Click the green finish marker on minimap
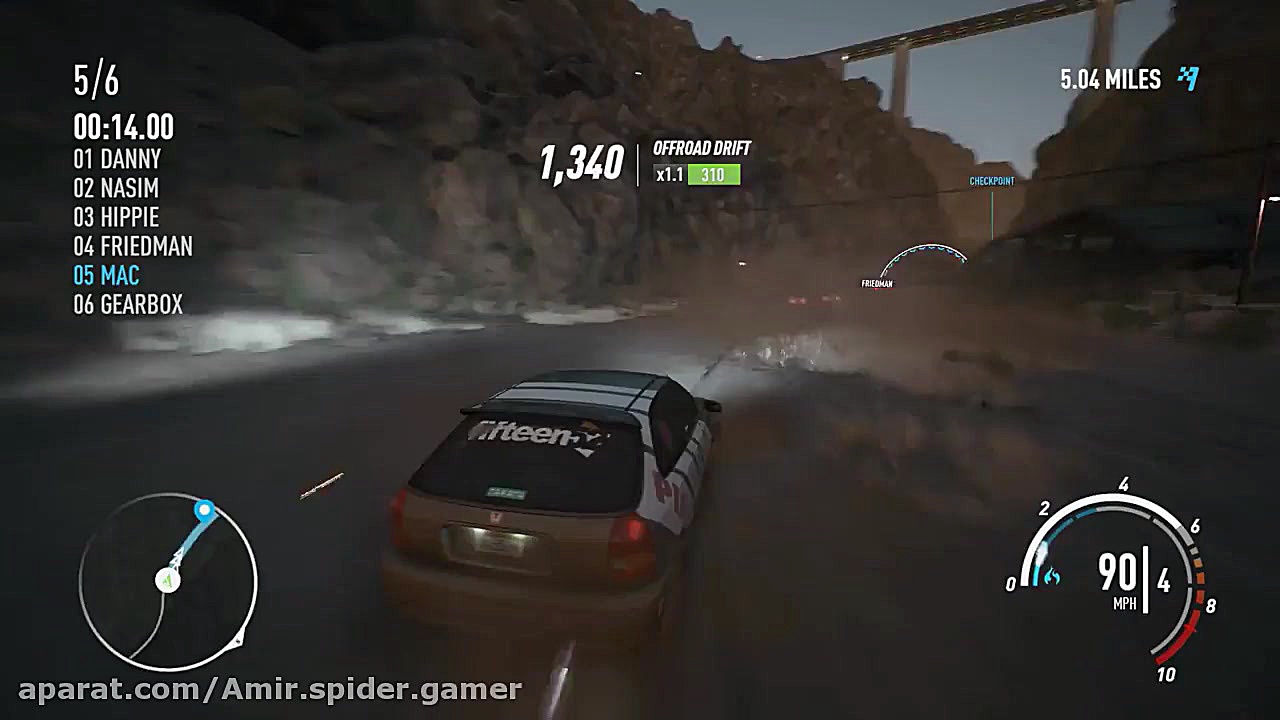The image size is (1280, 720). click(x=168, y=578)
